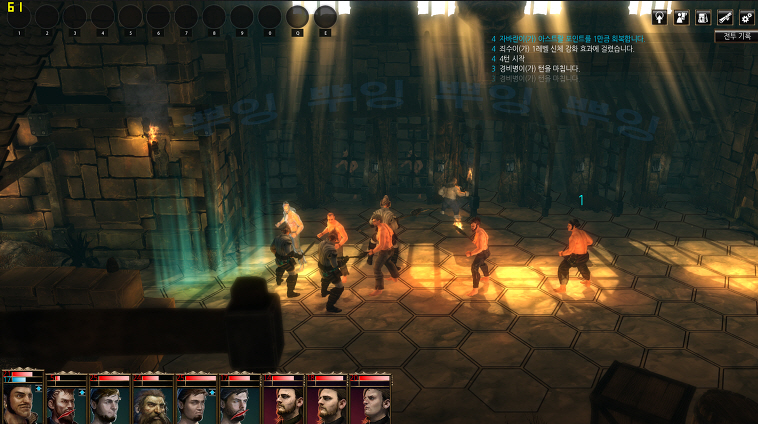Select the ability slot labeled E
The height and width of the screenshot is (424, 758).
pyautogui.click(x=325, y=16)
